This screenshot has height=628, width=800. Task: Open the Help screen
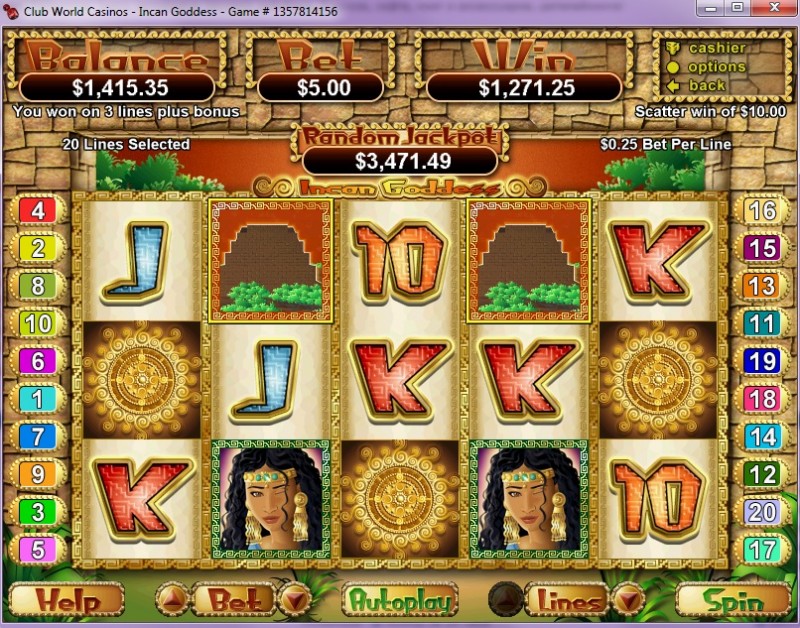66,601
